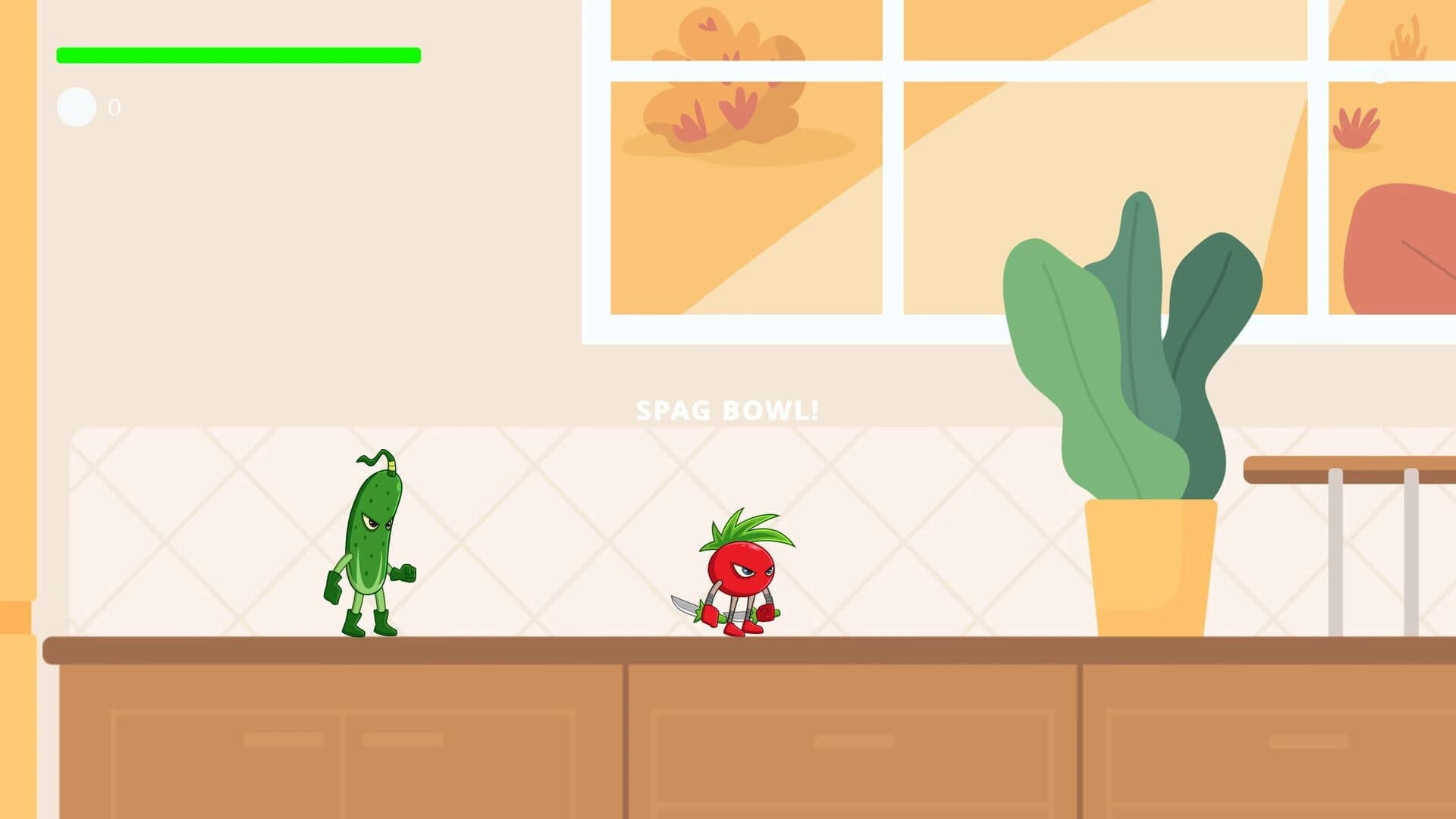Click the yellow plant pot
Viewport: 1456px width, 819px height.
[1153, 569]
